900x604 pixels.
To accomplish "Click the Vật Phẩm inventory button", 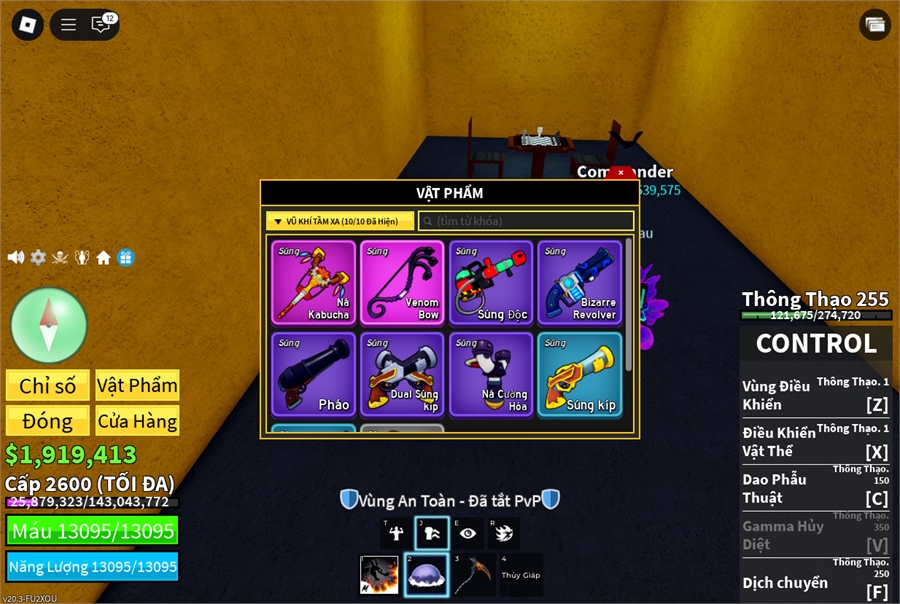I will click(137, 385).
